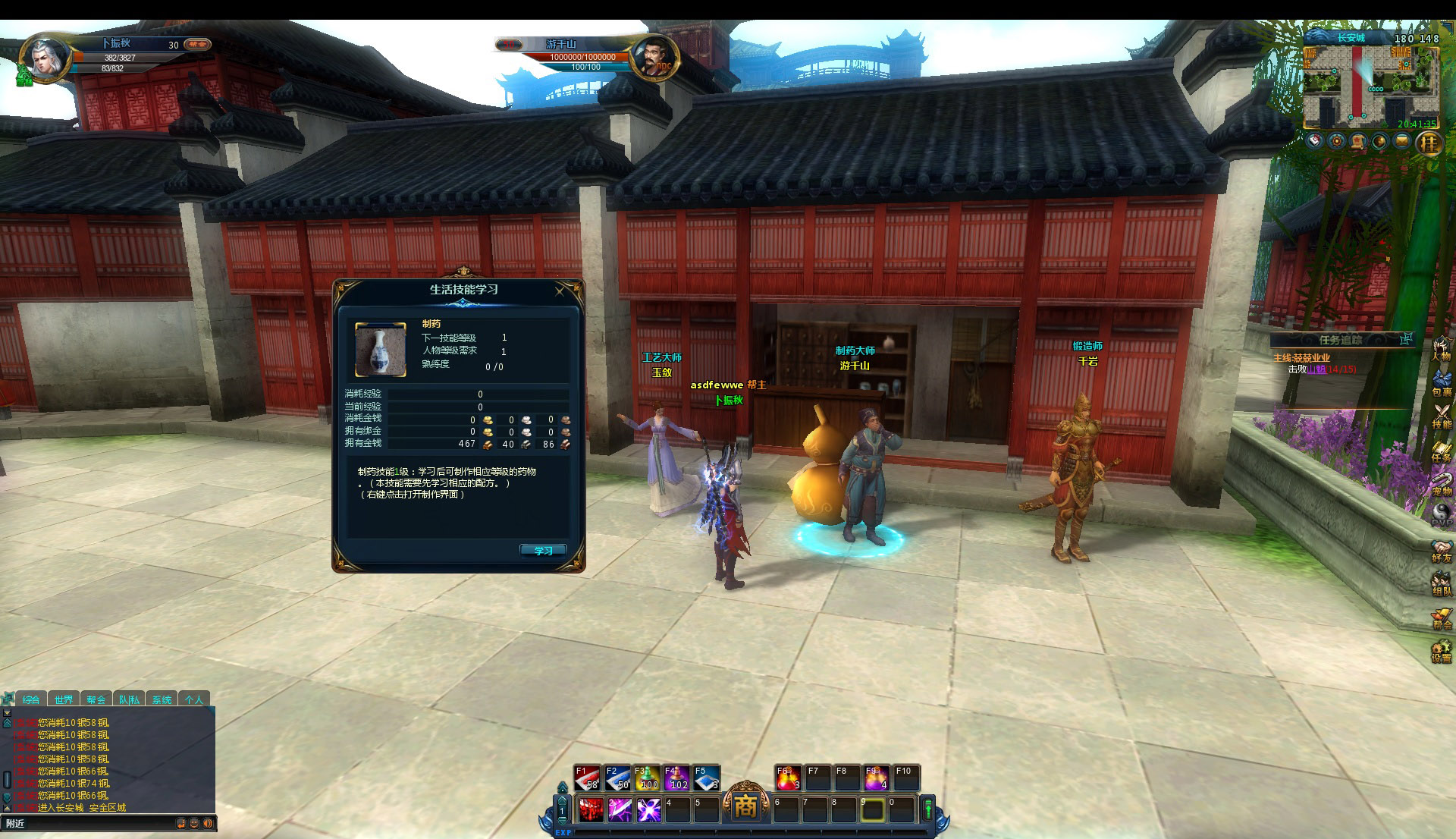Toggle the 挂 auto-play button

point(1429,143)
